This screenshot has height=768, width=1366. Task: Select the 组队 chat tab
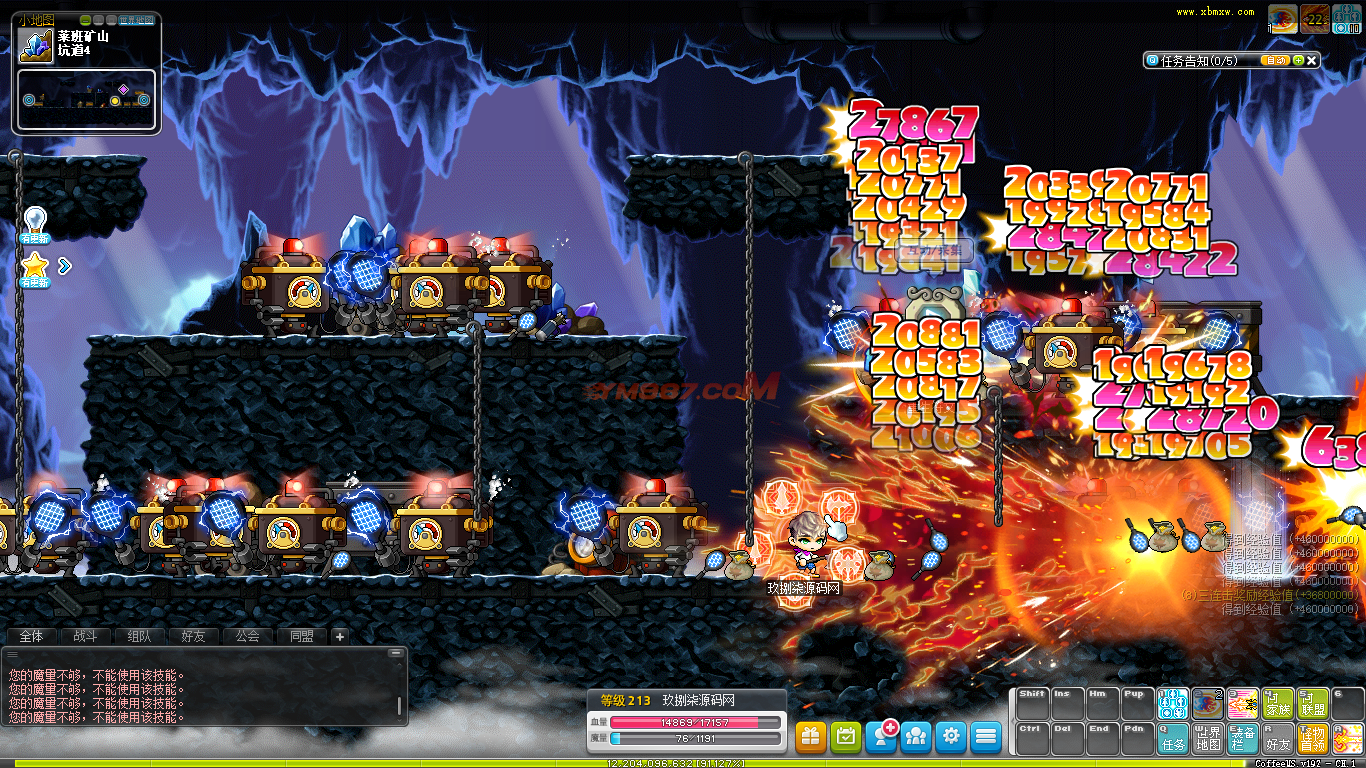[x=139, y=636]
